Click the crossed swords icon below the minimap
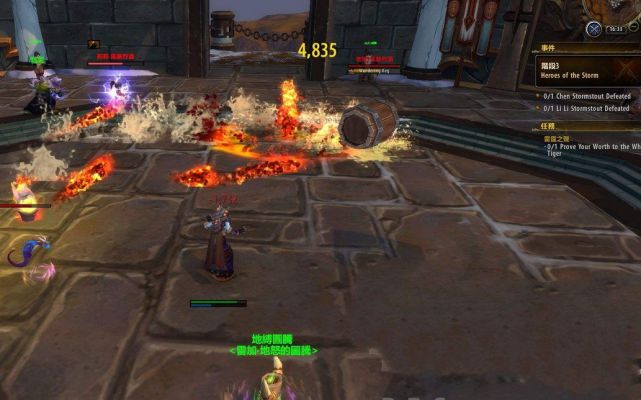Viewport: 641px width, 400px height. (593, 30)
